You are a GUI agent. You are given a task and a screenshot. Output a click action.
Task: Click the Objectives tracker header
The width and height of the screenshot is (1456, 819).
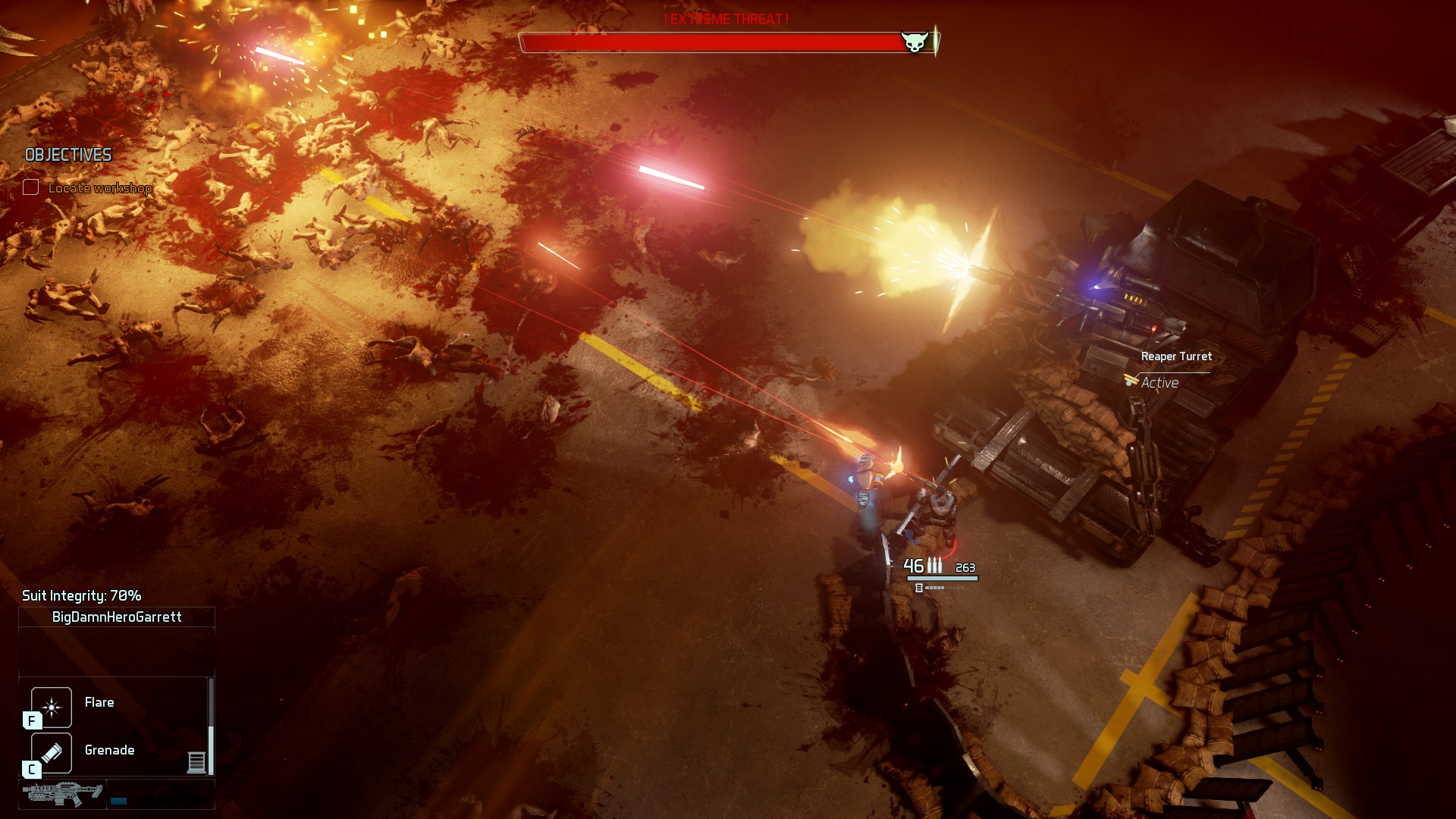[x=68, y=155]
